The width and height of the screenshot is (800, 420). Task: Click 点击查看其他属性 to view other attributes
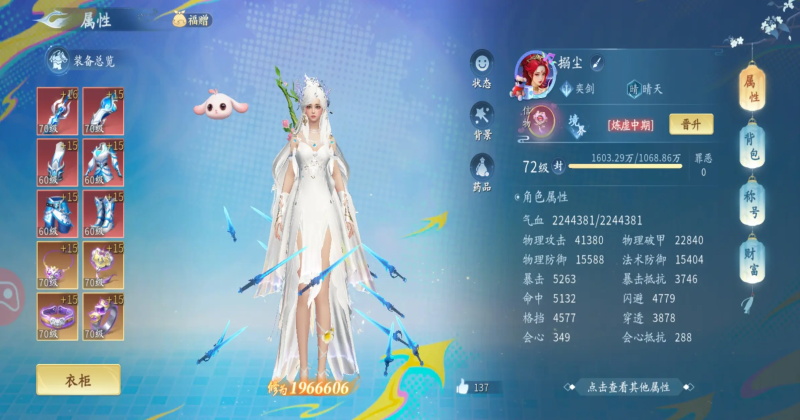coord(630,386)
